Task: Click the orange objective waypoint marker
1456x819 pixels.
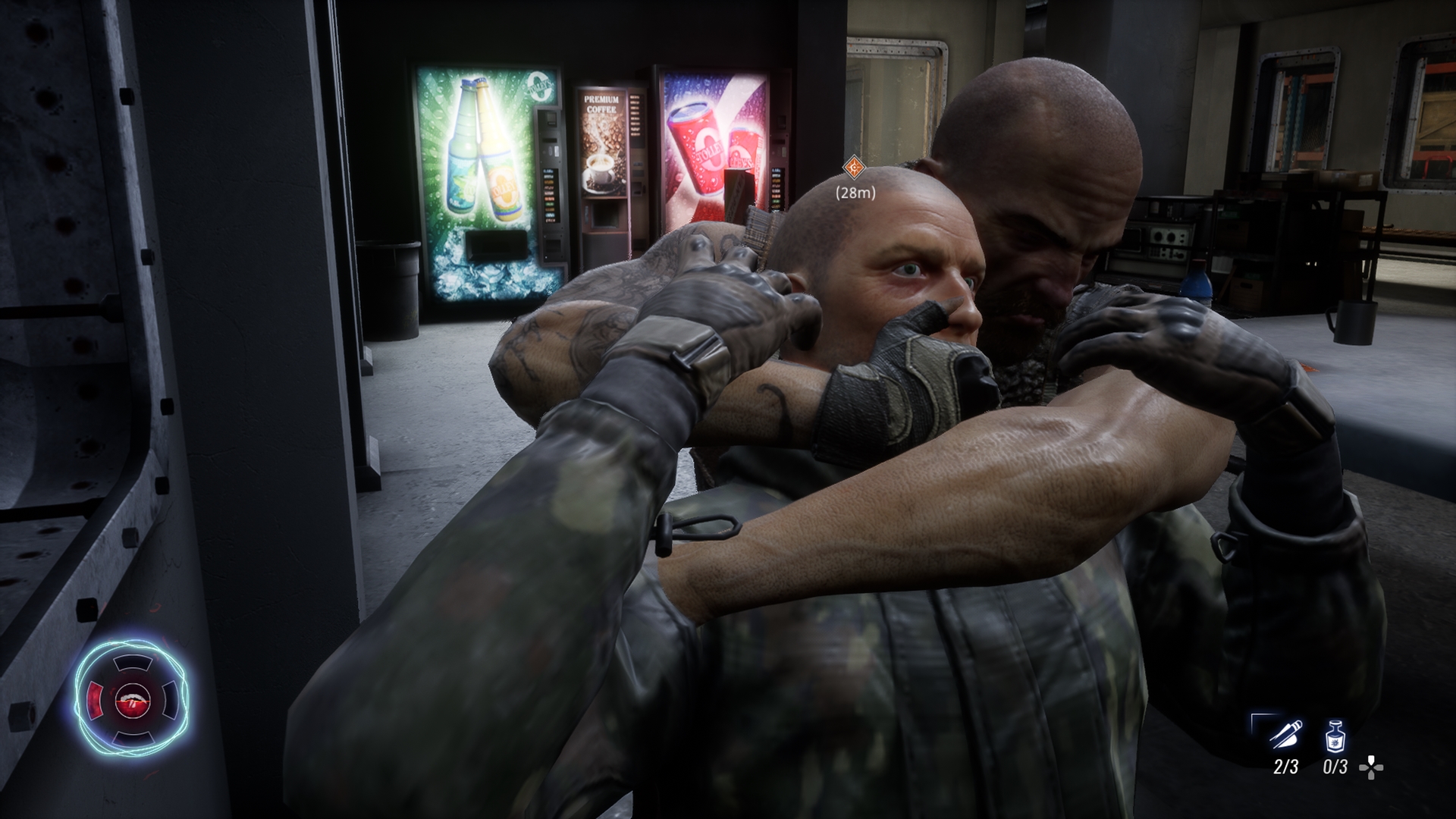Action: (855, 167)
